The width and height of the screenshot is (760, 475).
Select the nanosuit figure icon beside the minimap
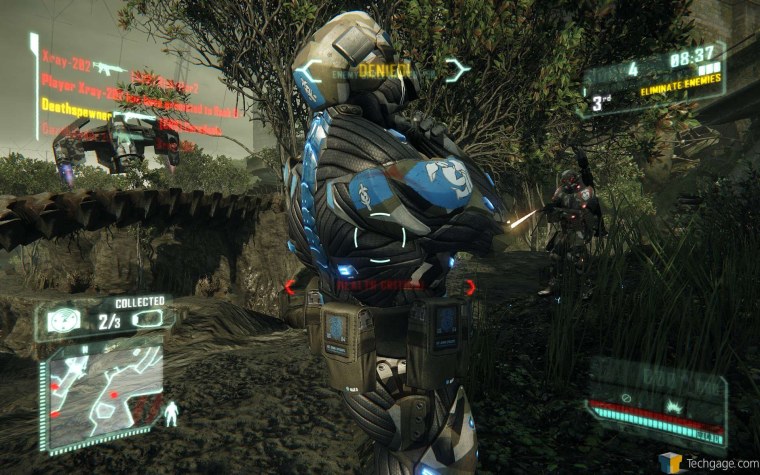tap(171, 411)
